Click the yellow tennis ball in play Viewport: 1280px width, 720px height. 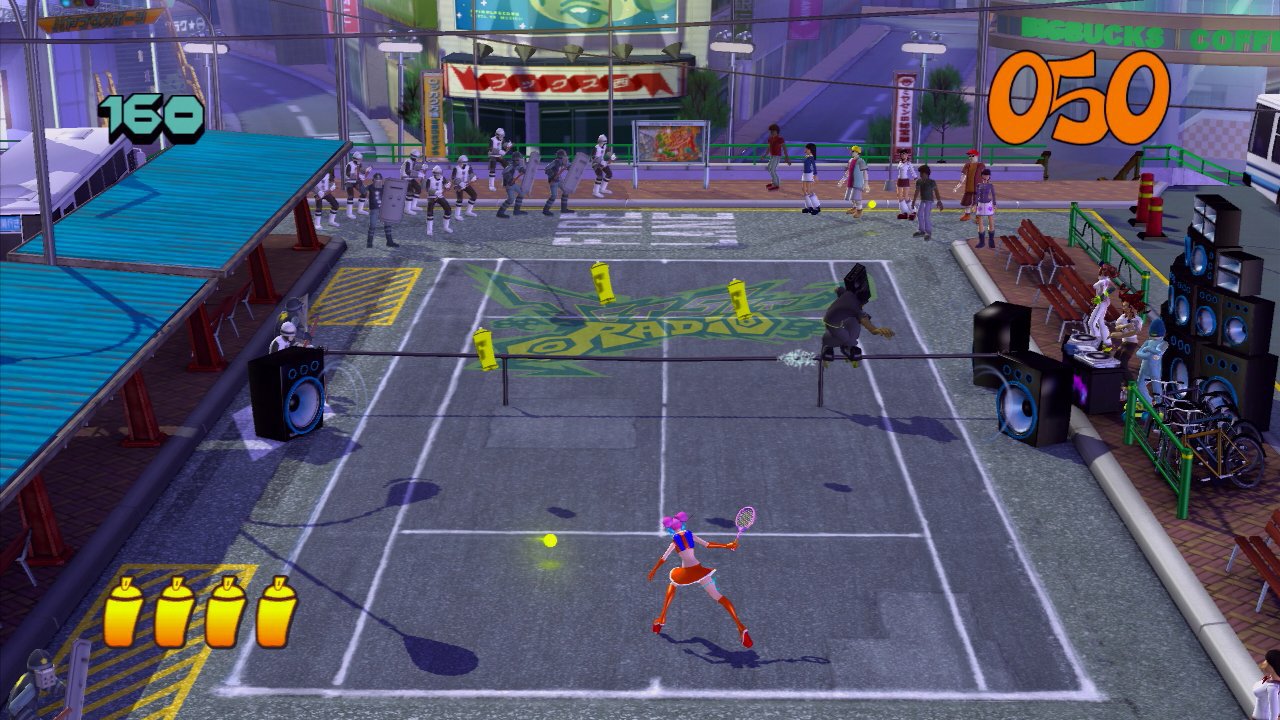click(x=548, y=543)
